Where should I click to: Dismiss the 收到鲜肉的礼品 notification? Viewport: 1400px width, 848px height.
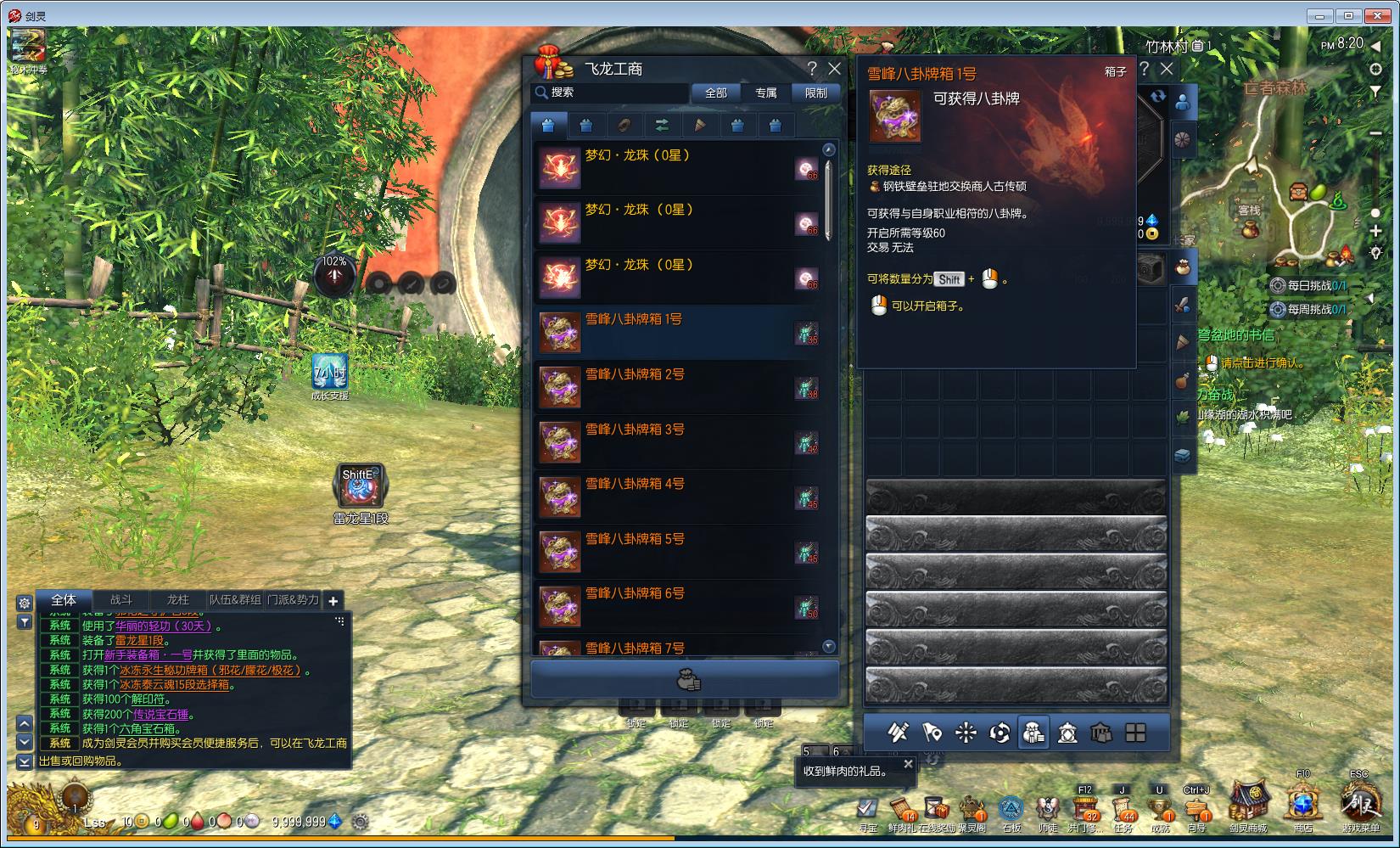908,764
